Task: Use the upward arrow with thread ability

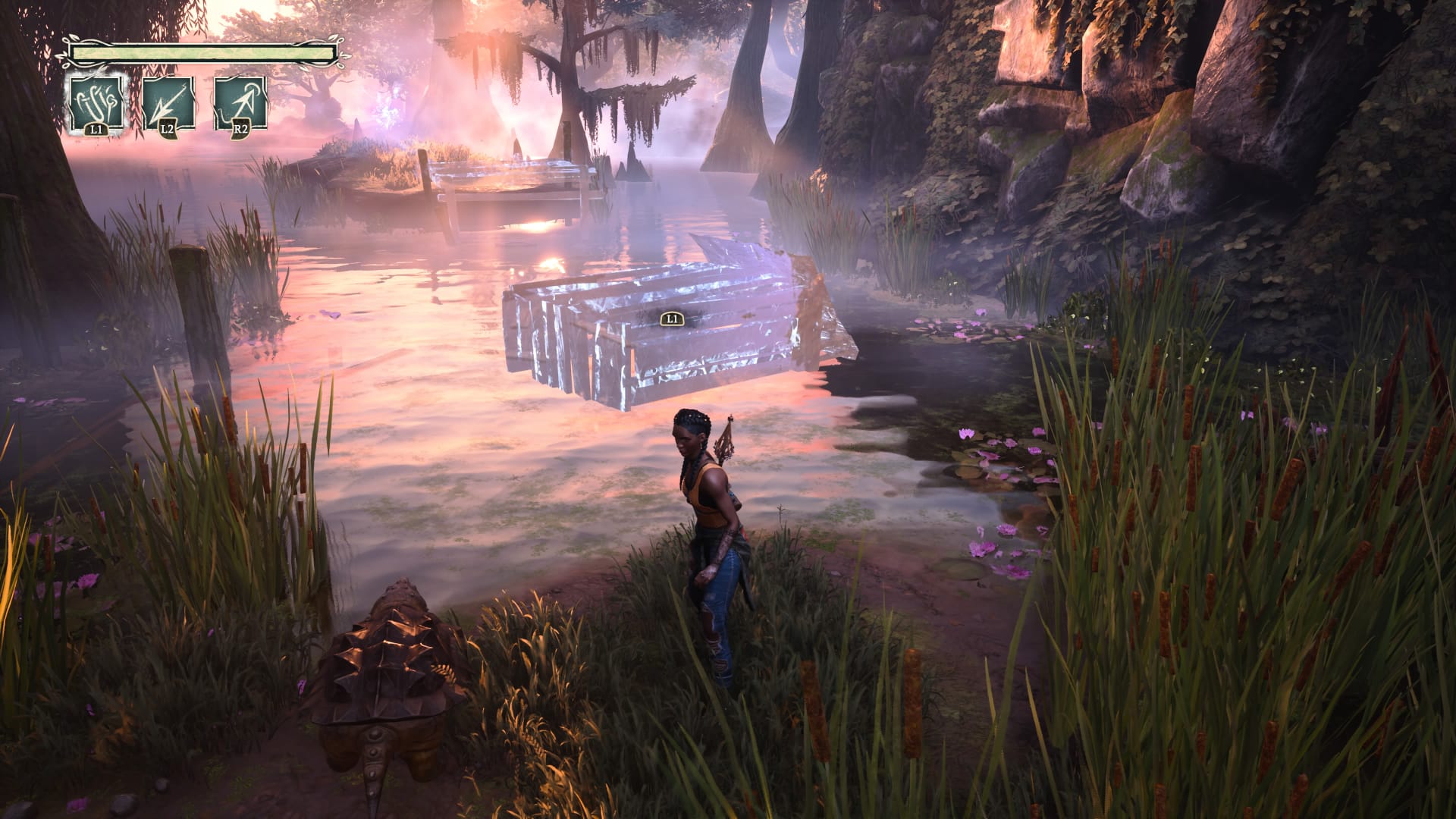Action: click(x=240, y=103)
